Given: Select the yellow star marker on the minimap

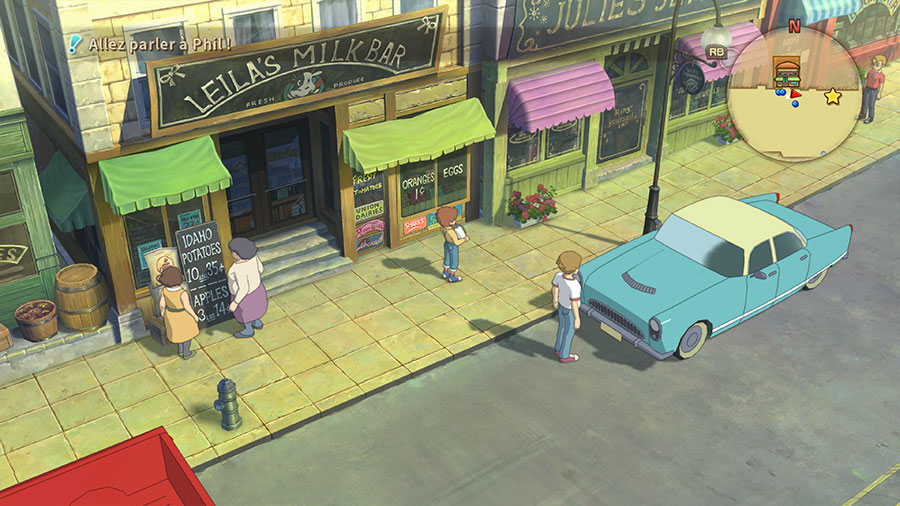Looking at the screenshot, I should click(832, 96).
